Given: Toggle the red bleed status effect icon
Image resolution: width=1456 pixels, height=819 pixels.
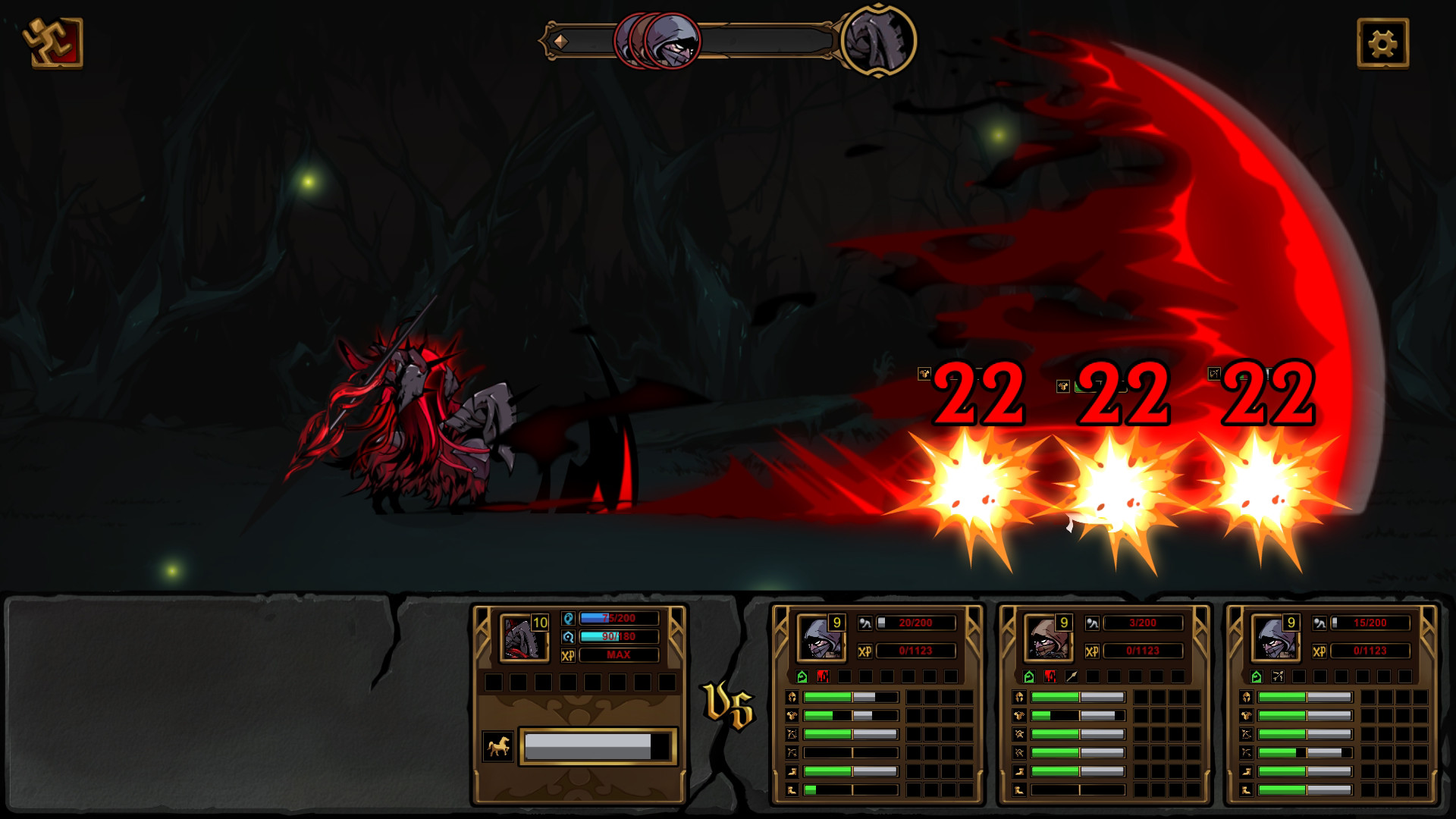Looking at the screenshot, I should 823,676.
